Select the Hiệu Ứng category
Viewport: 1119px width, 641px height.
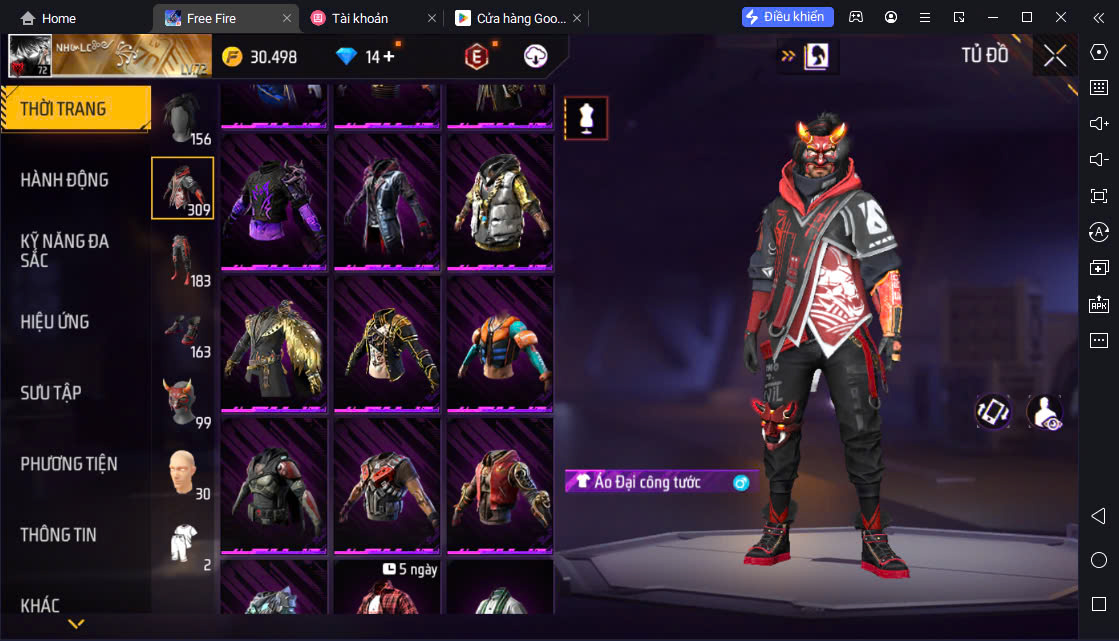[55, 322]
